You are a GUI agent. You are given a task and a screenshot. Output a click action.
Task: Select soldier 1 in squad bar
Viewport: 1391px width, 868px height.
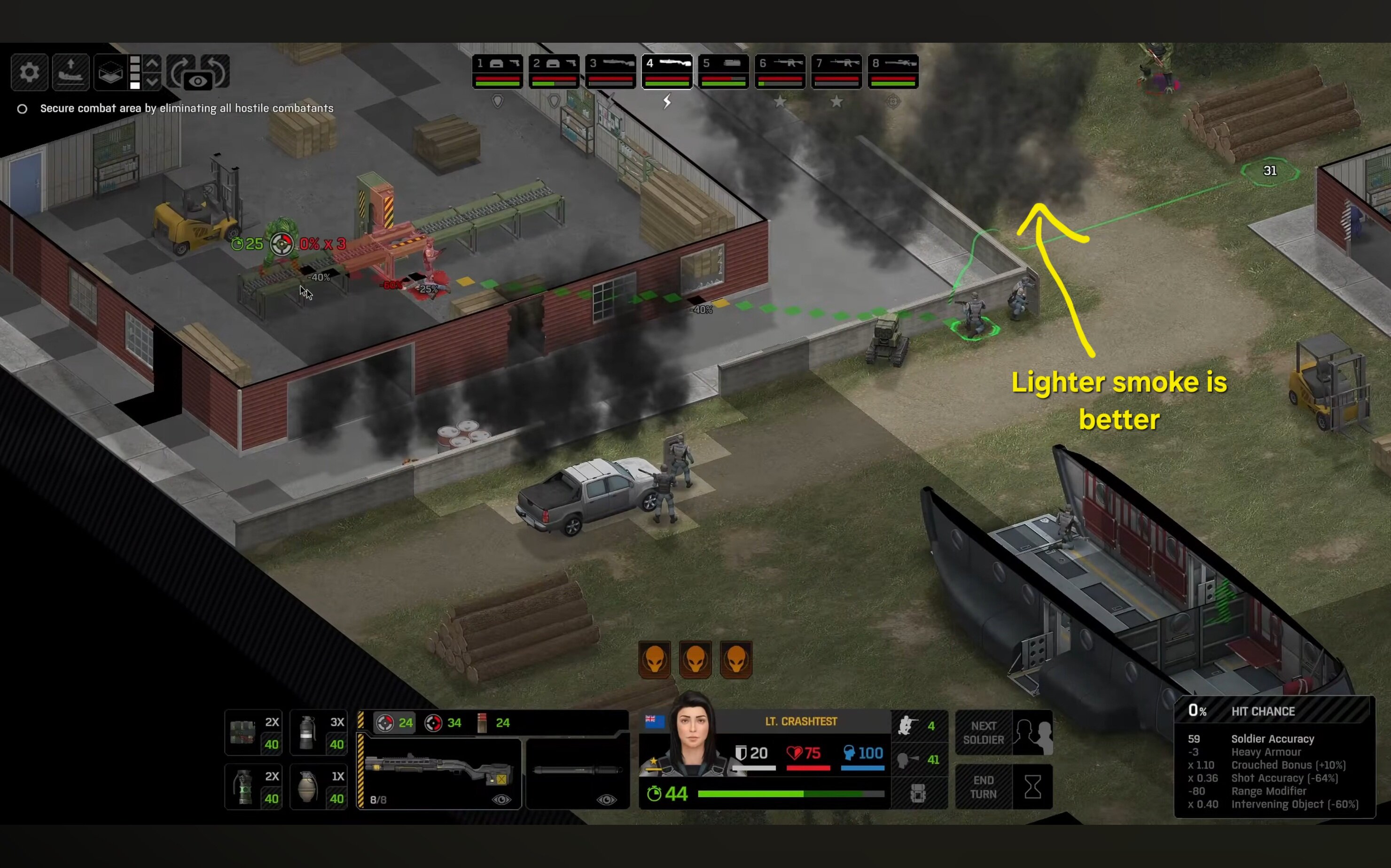tap(497, 71)
